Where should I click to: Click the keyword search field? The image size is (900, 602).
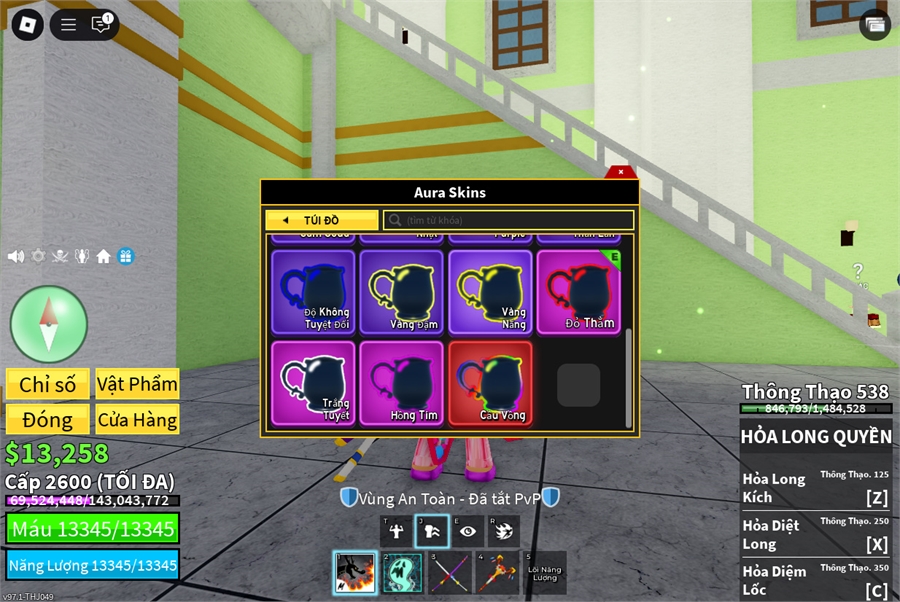(x=510, y=220)
